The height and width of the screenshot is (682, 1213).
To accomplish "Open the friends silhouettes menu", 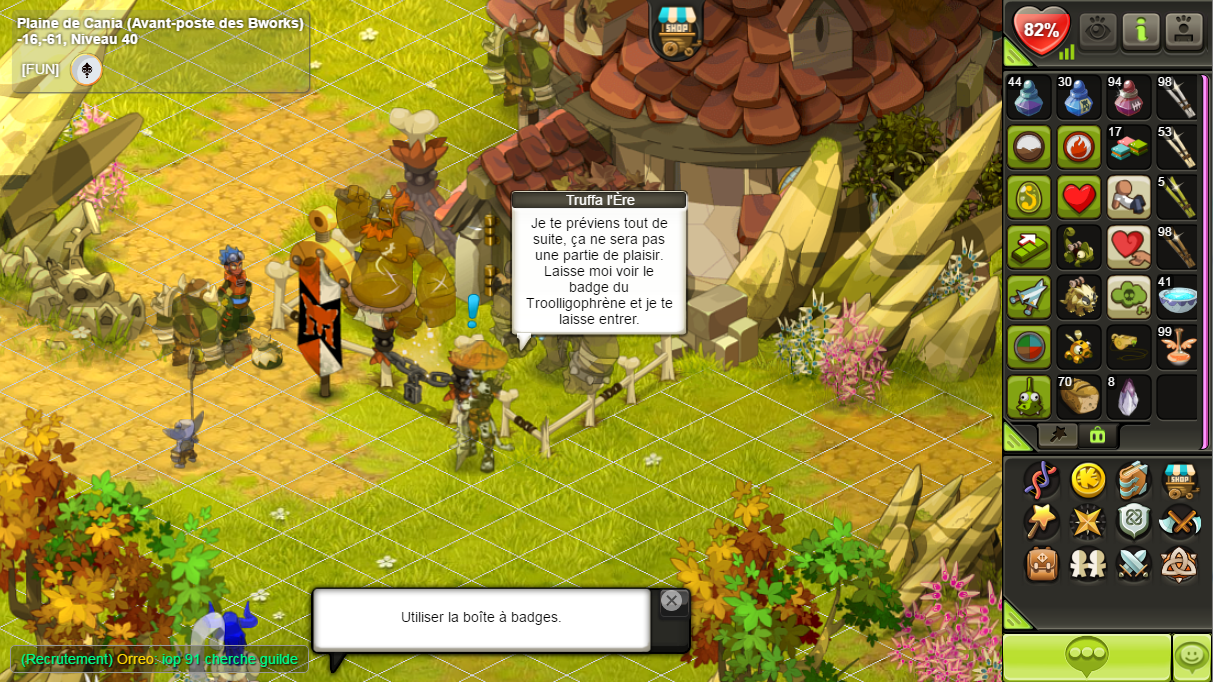I will pyautogui.click(x=1088, y=564).
